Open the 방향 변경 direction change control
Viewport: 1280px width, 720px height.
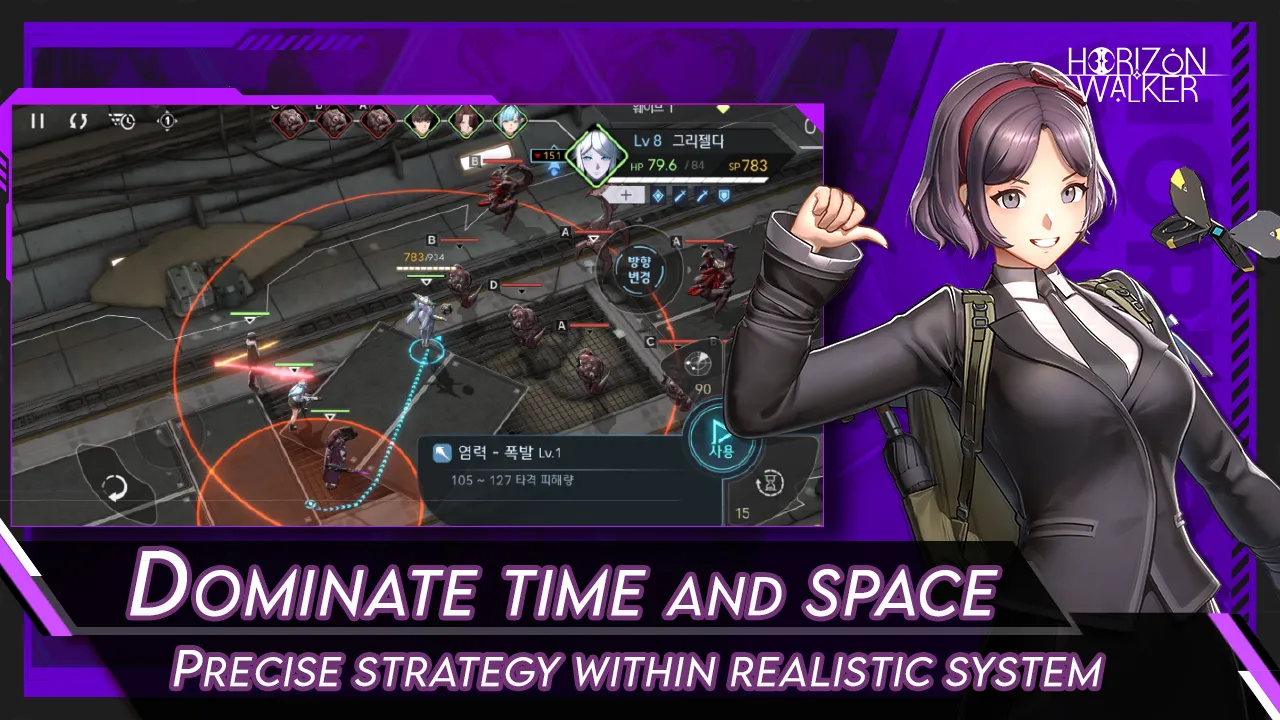(638, 270)
